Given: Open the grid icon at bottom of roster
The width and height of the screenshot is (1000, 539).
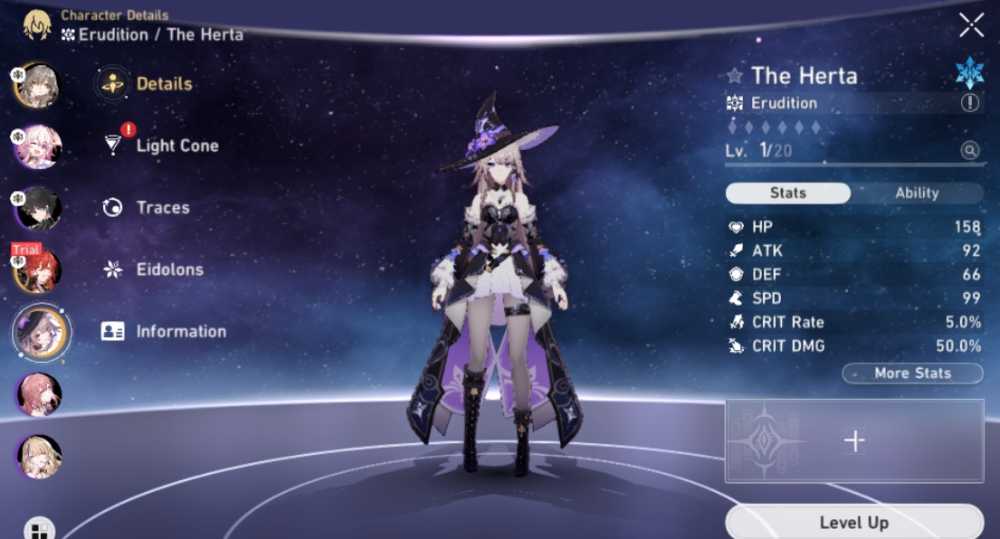Looking at the screenshot, I should point(40,529).
